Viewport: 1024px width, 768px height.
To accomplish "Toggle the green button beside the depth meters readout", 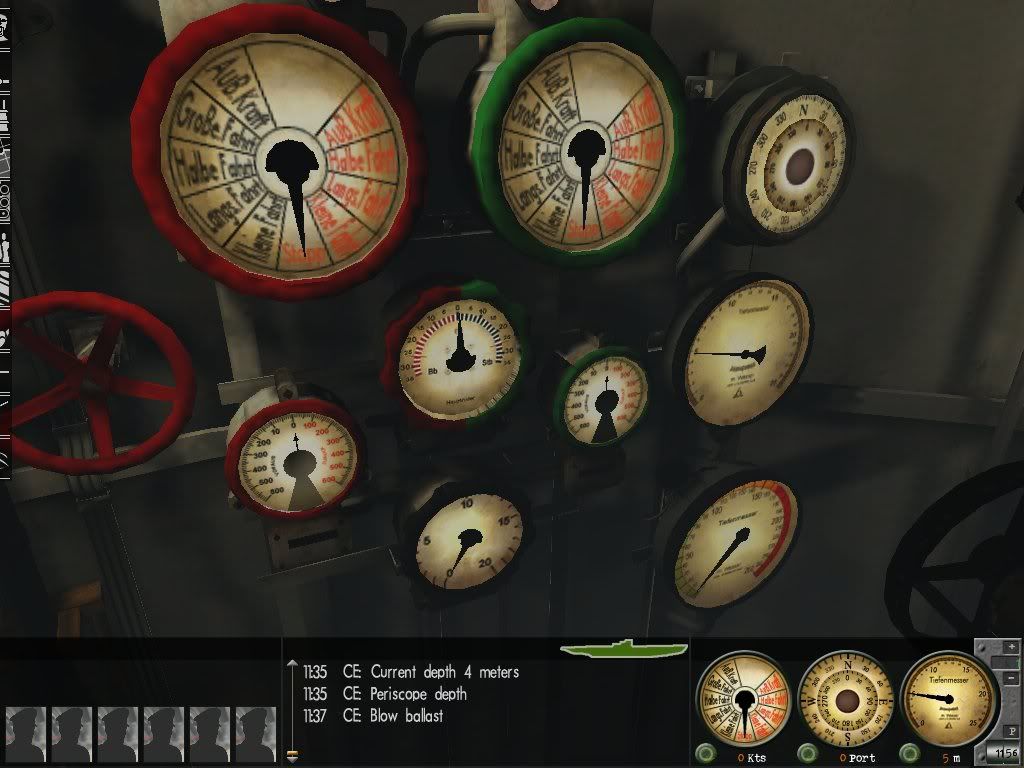I will tap(910, 753).
